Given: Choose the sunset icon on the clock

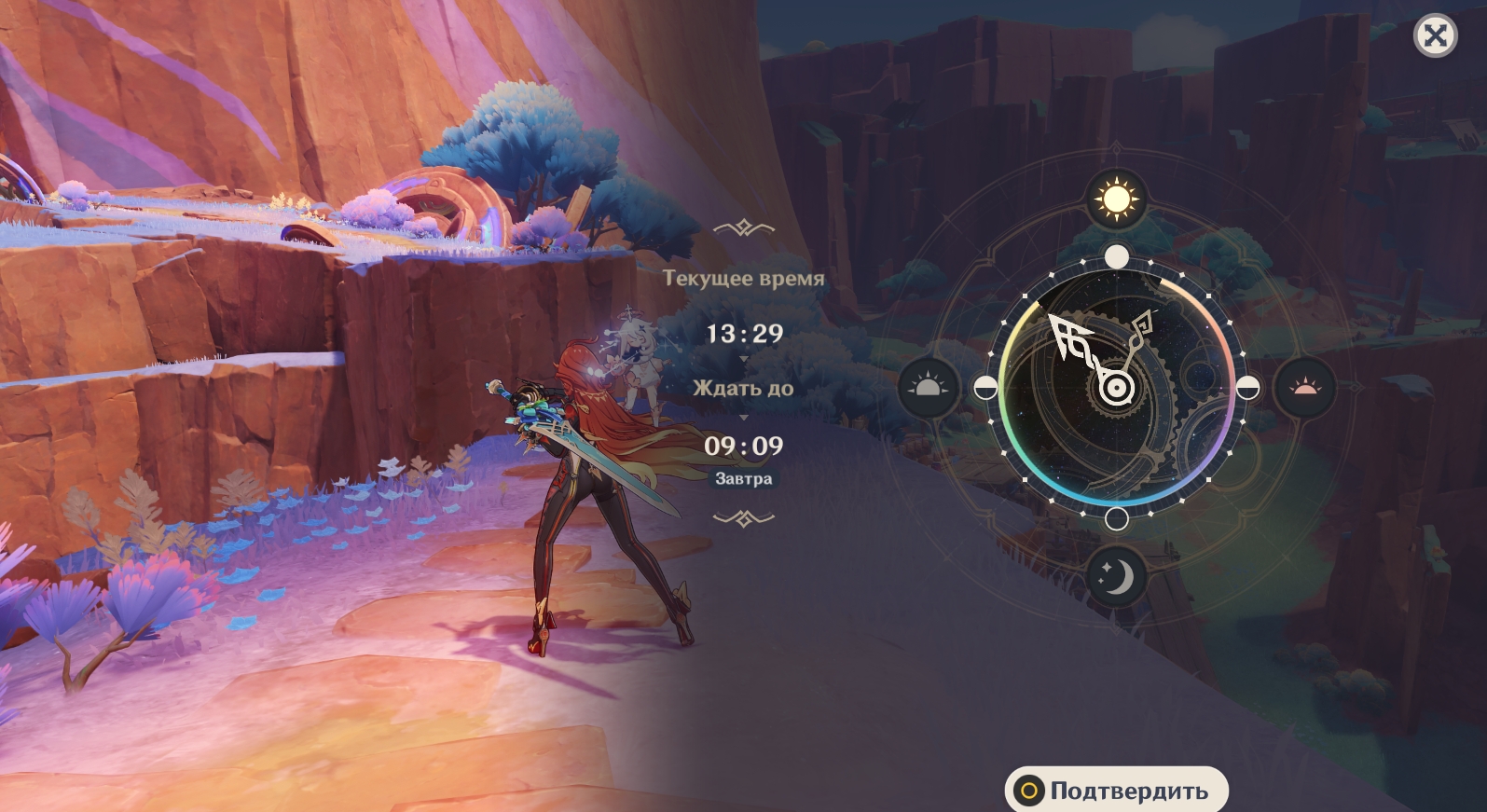Looking at the screenshot, I should point(1305,387).
